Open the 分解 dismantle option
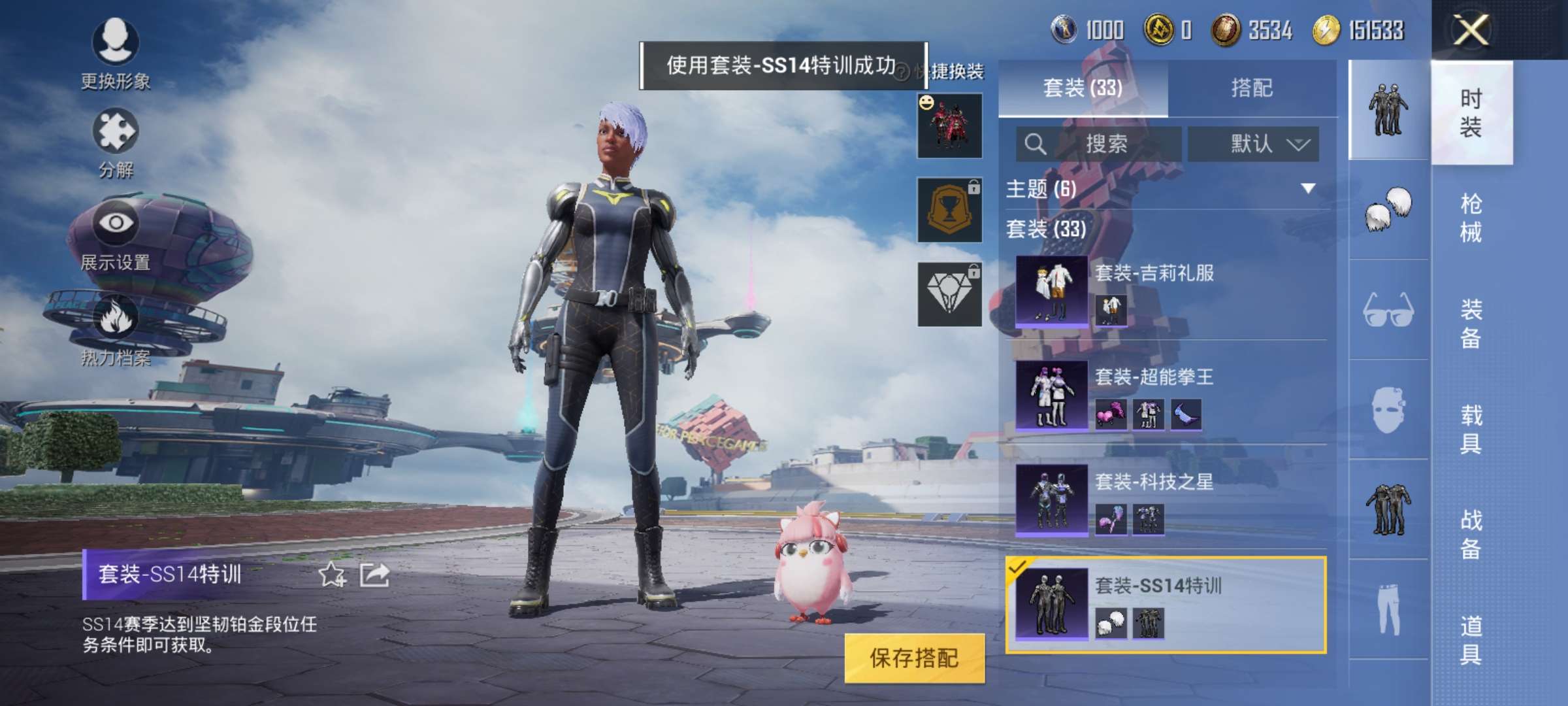This screenshot has width=1568, height=706. coord(116,142)
